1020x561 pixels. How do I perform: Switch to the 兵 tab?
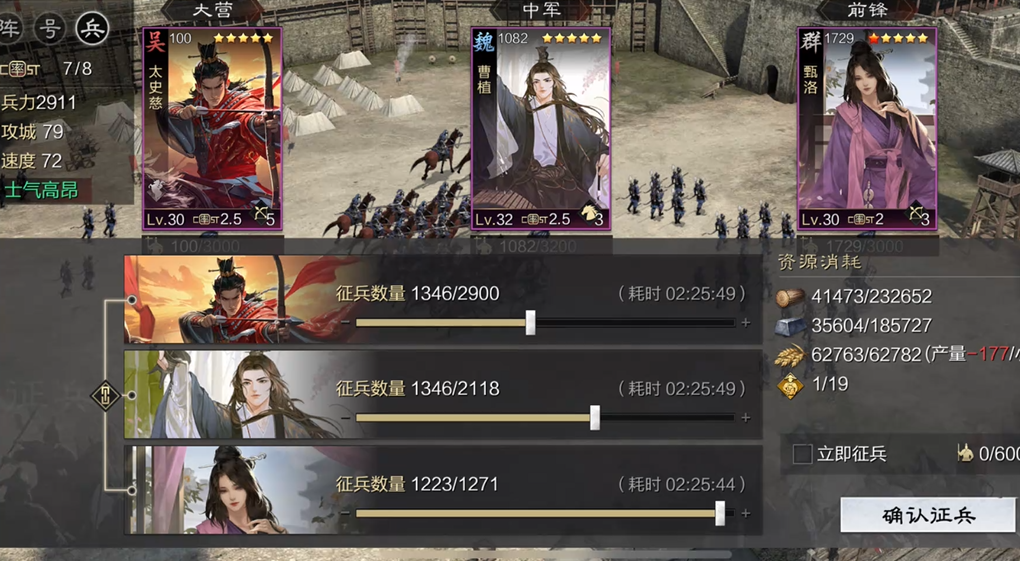coord(92,28)
